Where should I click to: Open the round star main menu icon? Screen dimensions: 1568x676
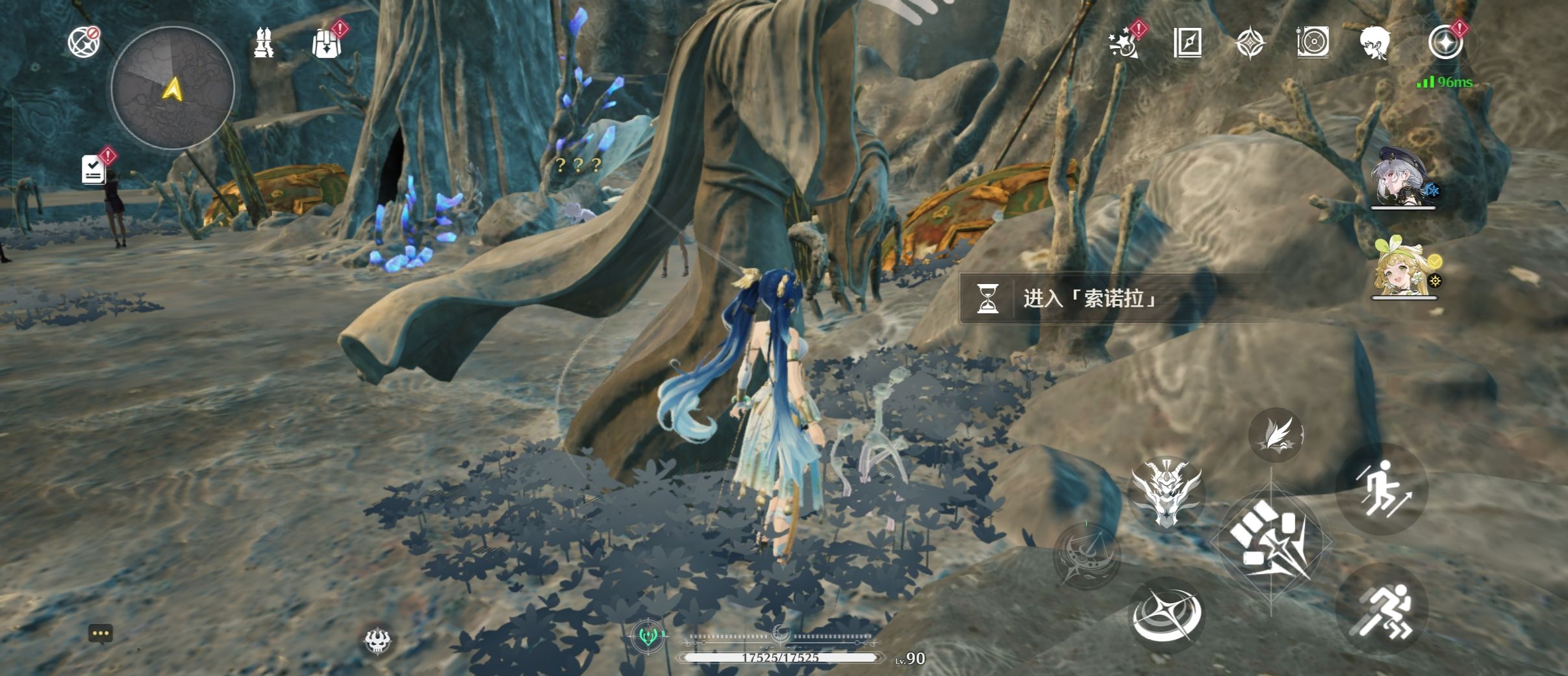click(x=1445, y=43)
